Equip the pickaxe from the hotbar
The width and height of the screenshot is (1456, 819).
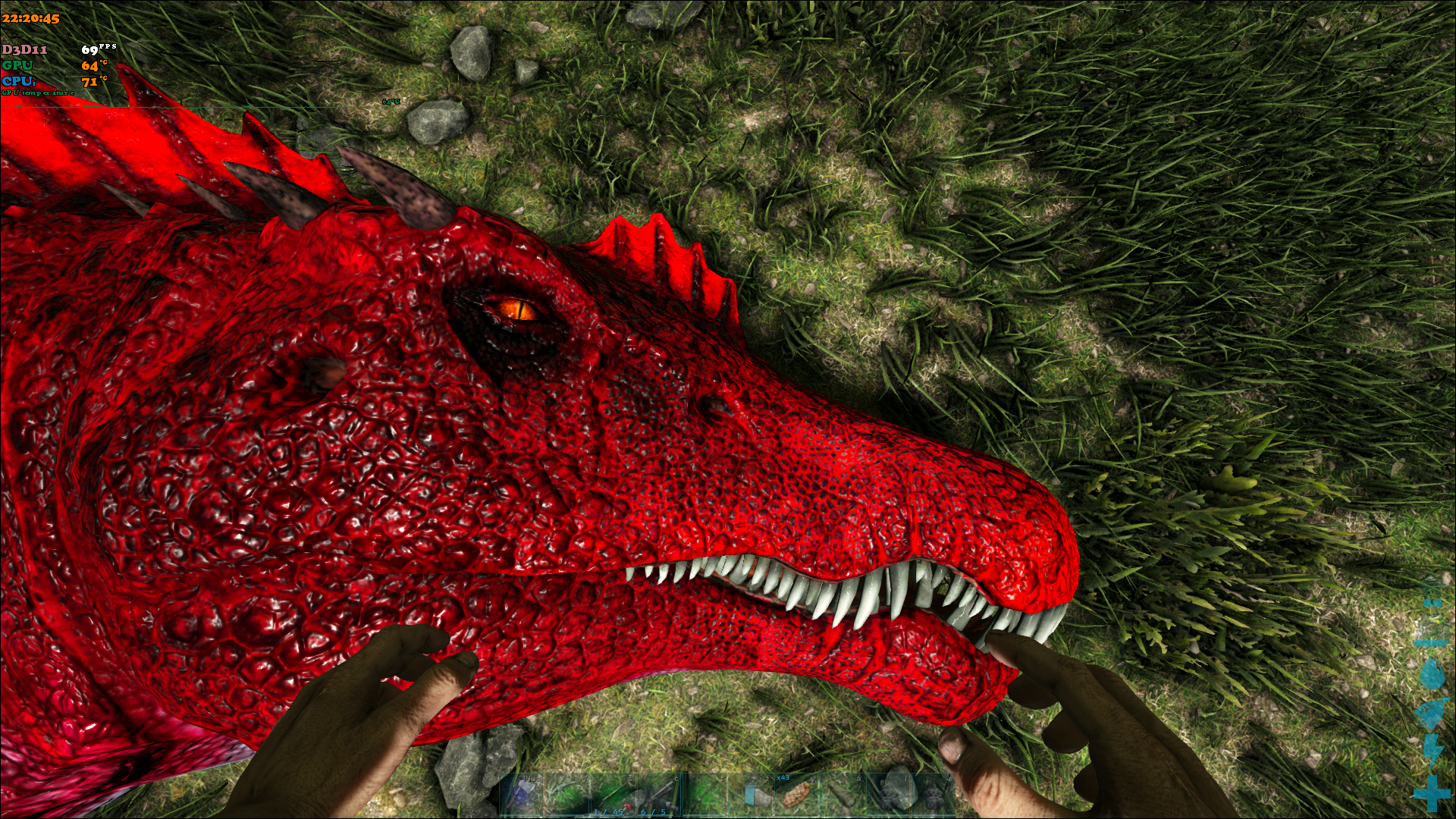coord(567,795)
